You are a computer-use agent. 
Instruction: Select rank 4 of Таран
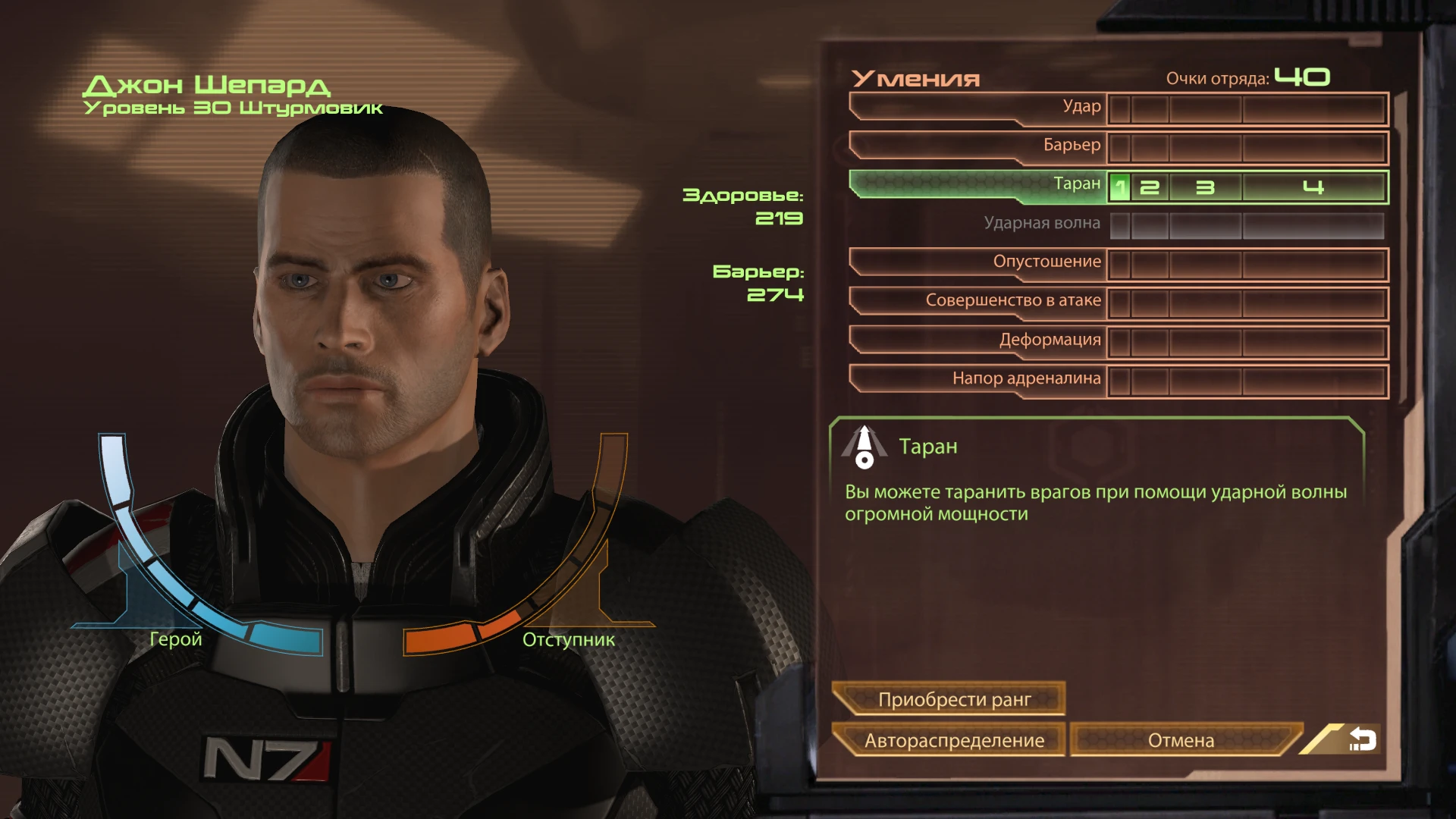[x=1316, y=184]
